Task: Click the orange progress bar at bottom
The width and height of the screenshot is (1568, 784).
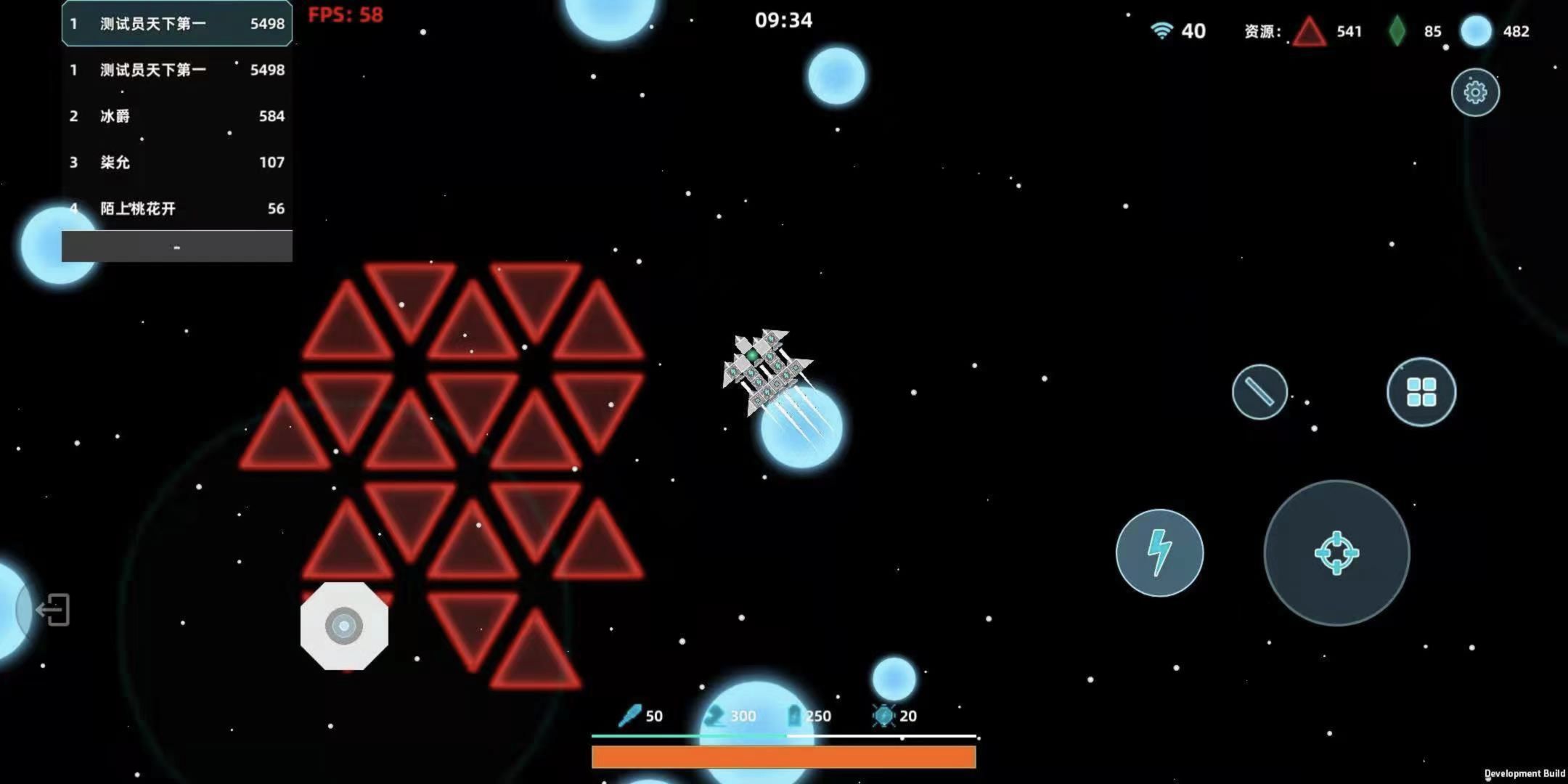Action: pos(784,757)
